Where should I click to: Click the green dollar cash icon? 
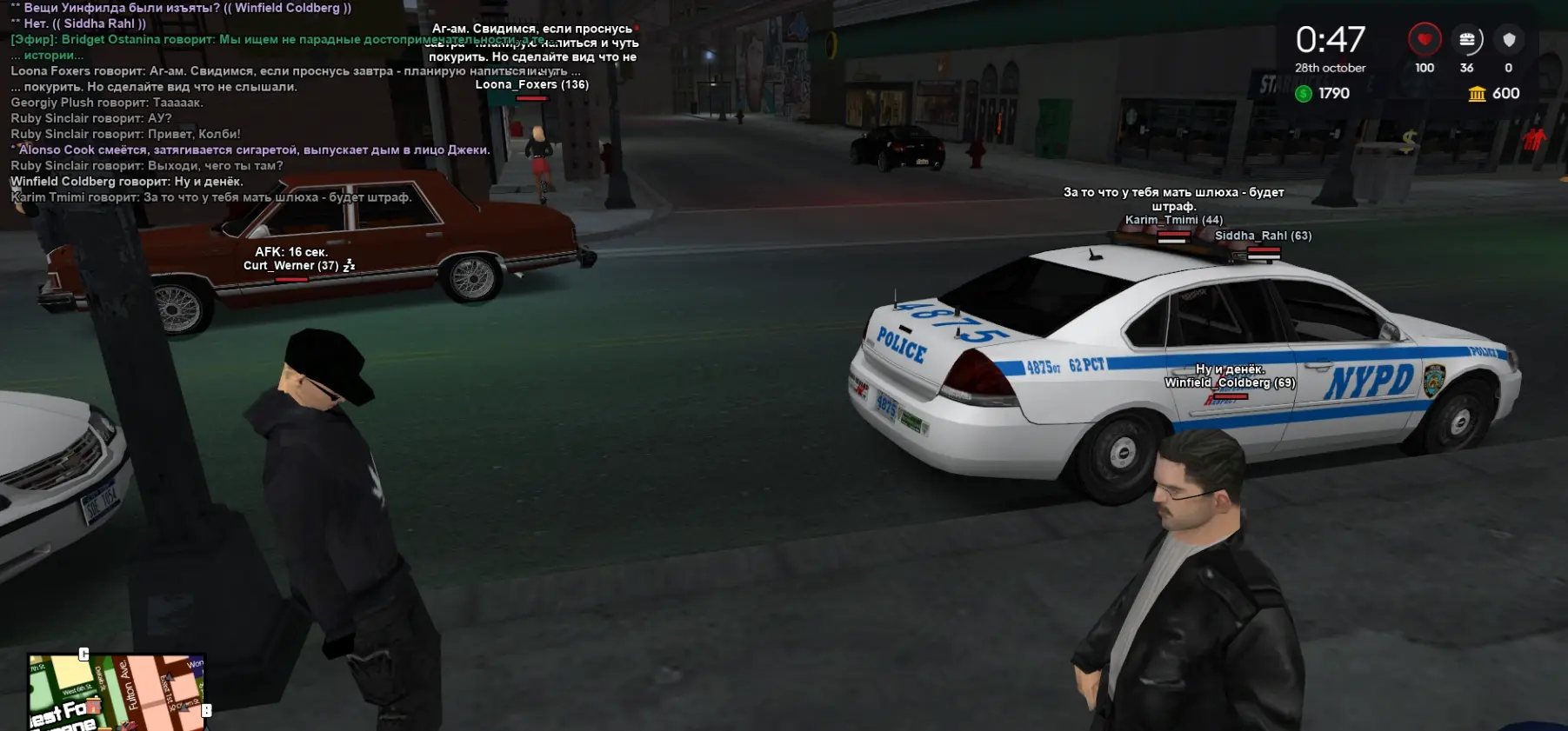[x=1303, y=94]
